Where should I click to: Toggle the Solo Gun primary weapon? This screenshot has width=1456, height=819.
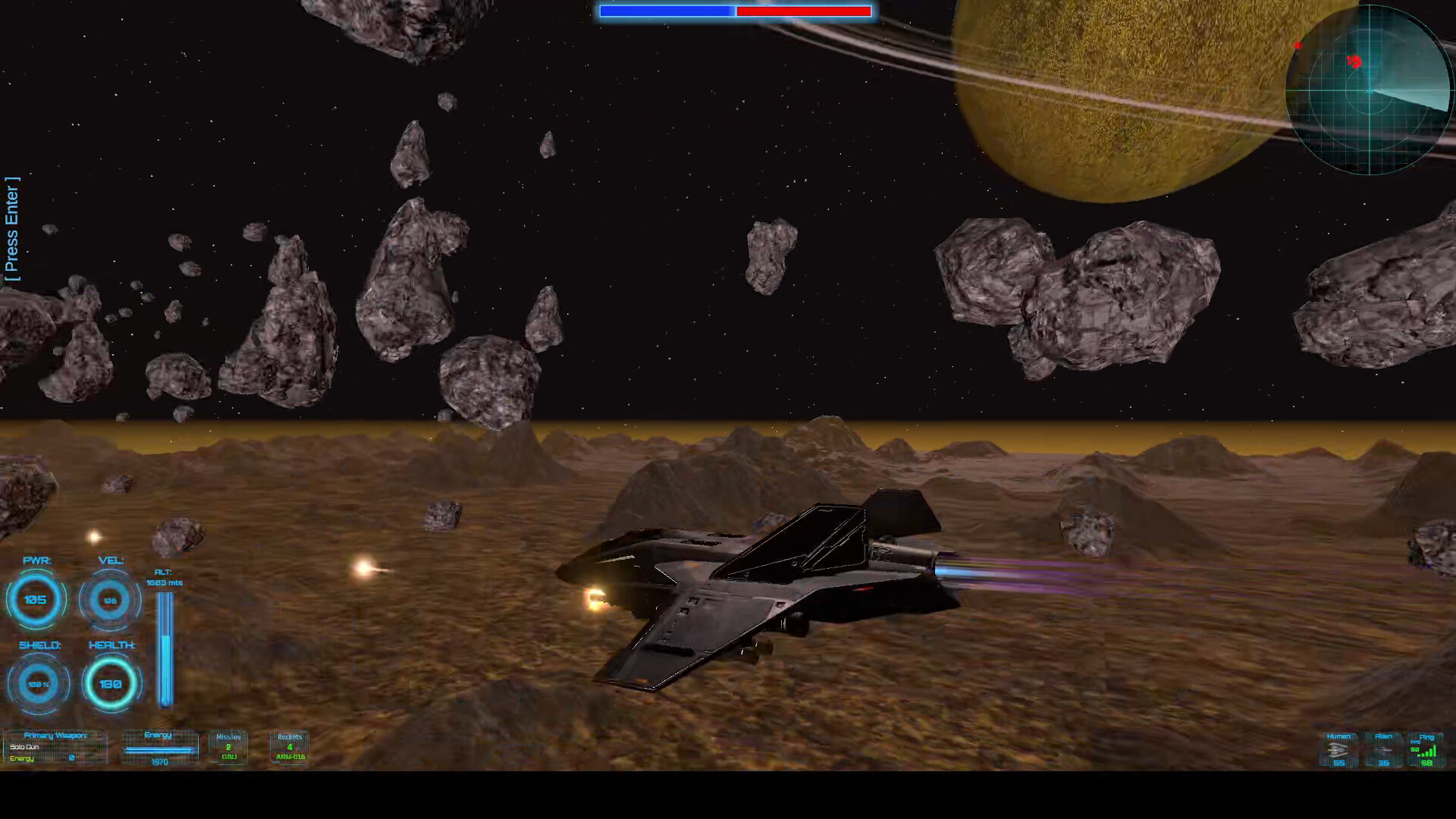pyautogui.click(x=27, y=747)
